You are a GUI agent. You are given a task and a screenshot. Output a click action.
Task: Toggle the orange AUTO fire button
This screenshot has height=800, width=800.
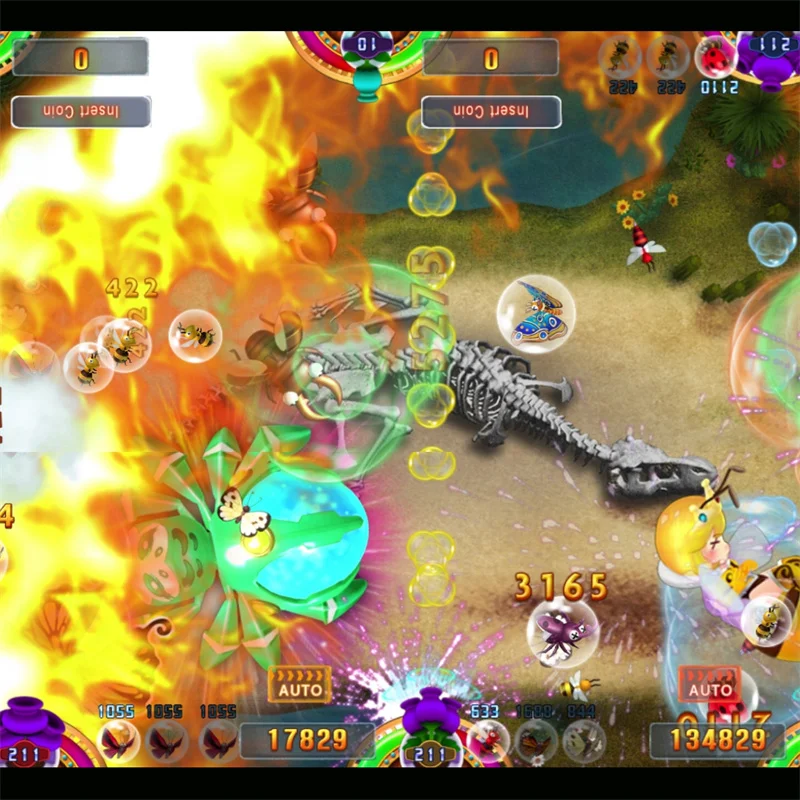[300, 684]
